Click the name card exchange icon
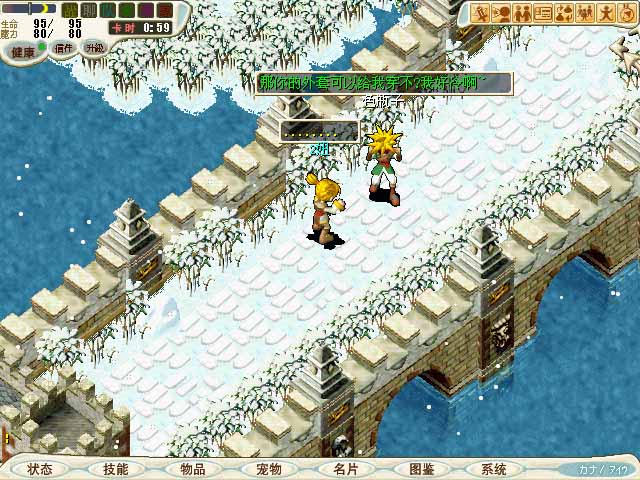The width and height of the screenshot is (640, 480). click(x=544, y=13)
